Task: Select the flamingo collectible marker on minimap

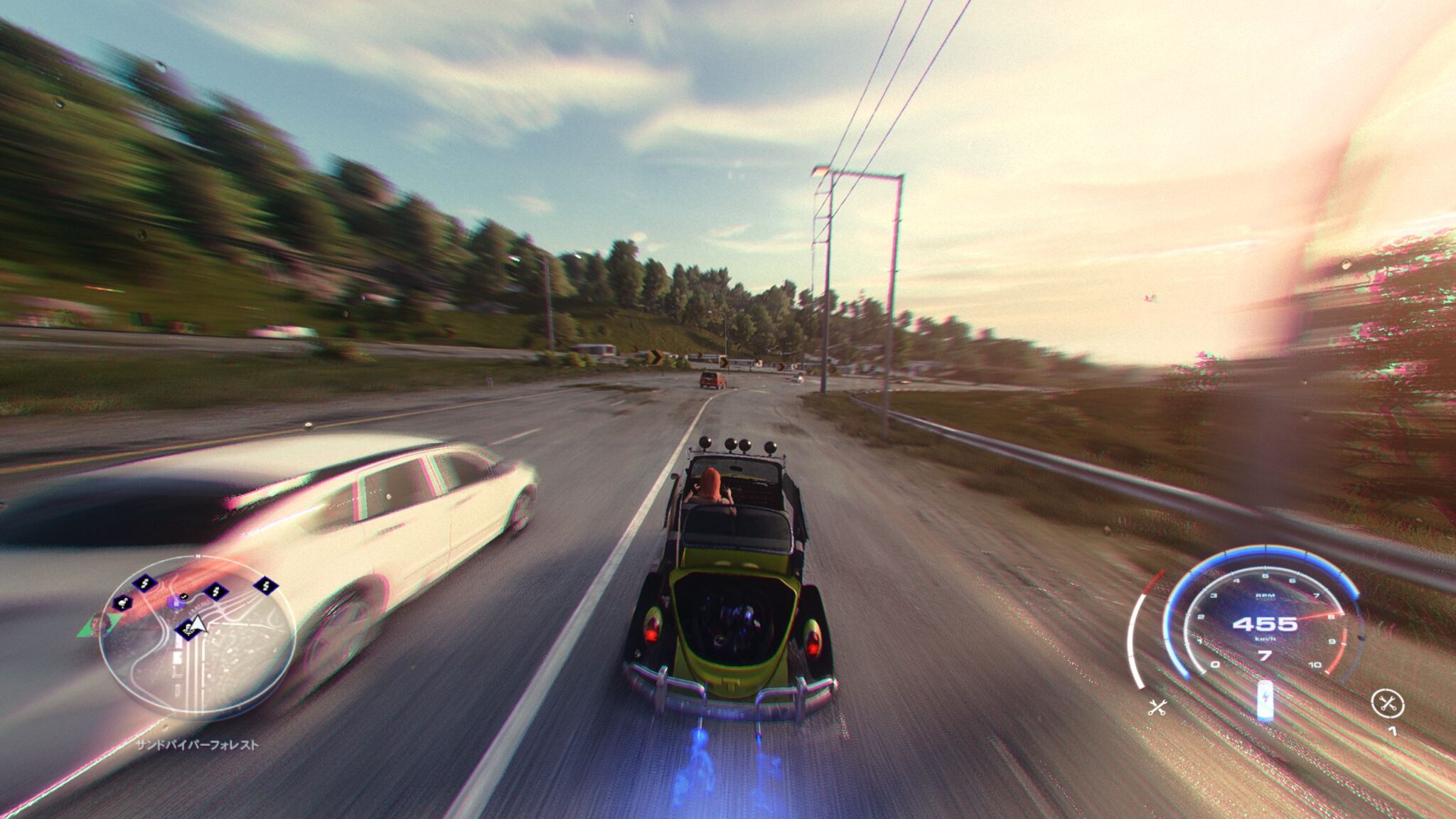Action: [124, 604]
